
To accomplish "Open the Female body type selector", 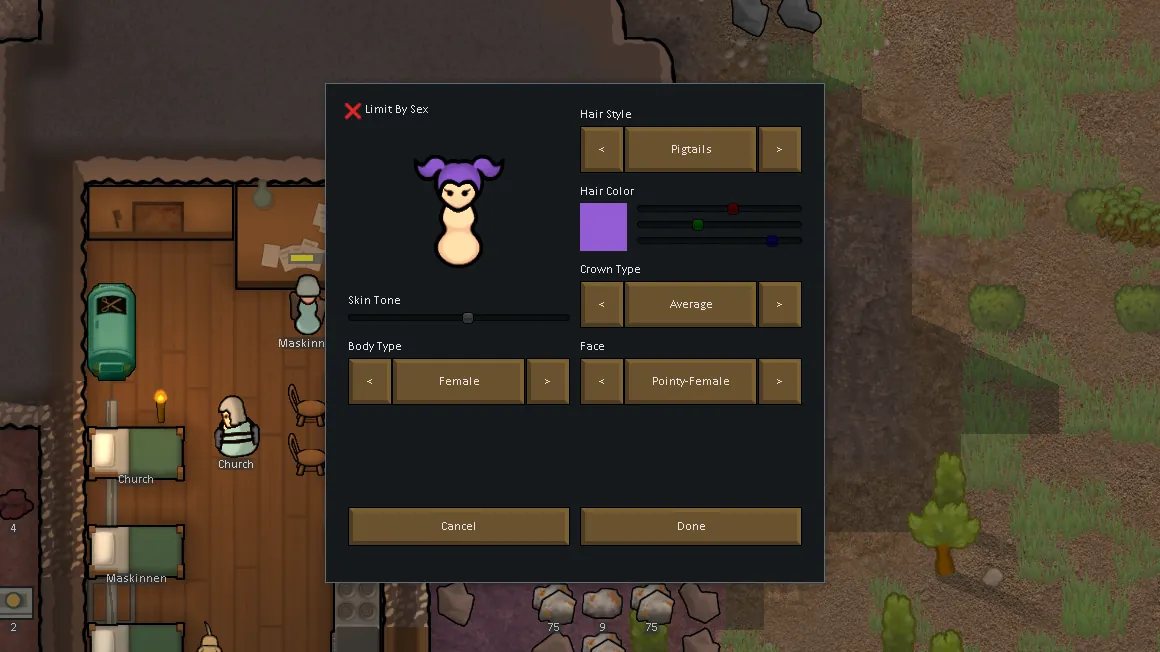I will coord(459,382).
